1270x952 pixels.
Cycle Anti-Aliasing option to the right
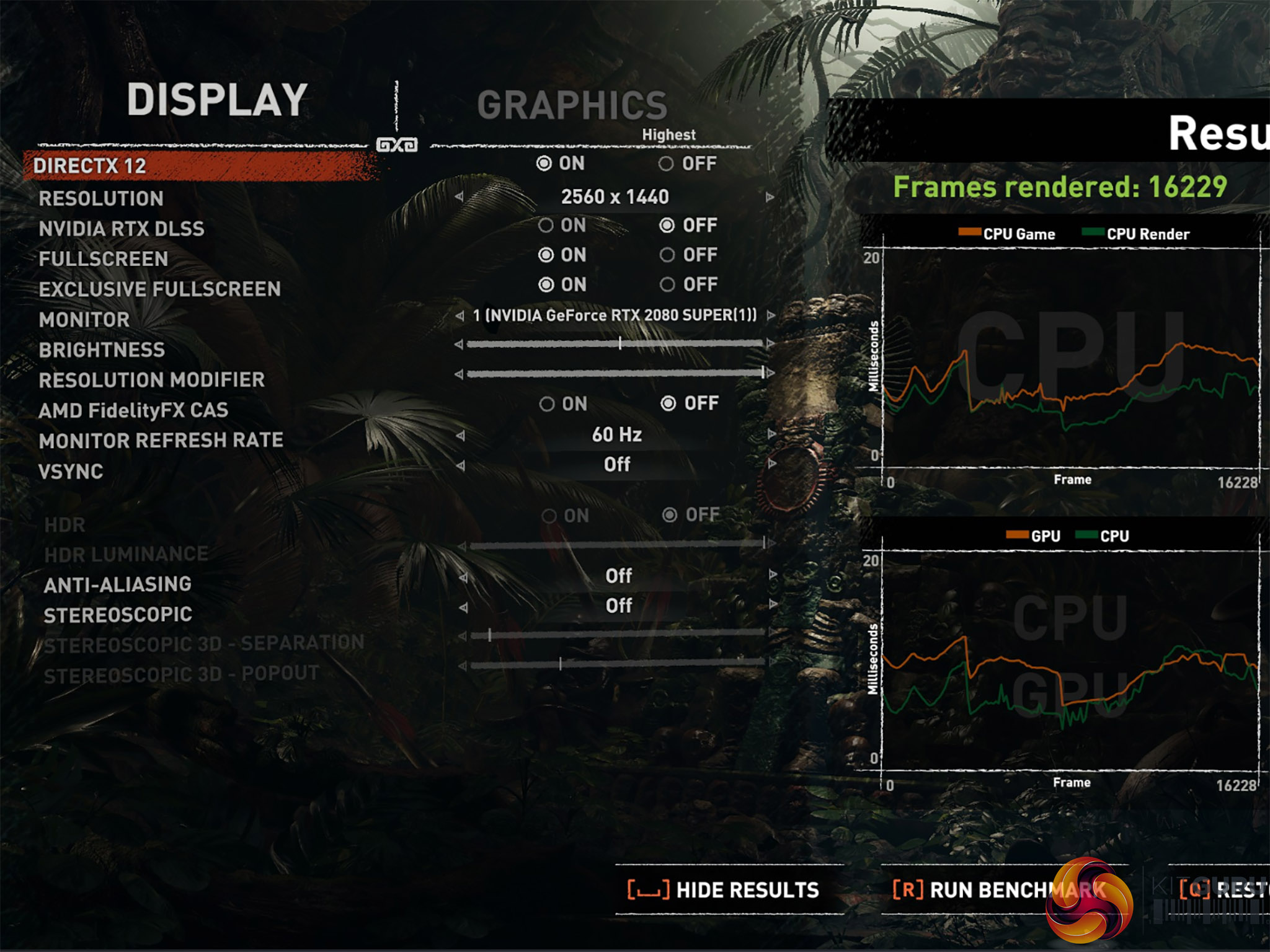pos(773,575)
